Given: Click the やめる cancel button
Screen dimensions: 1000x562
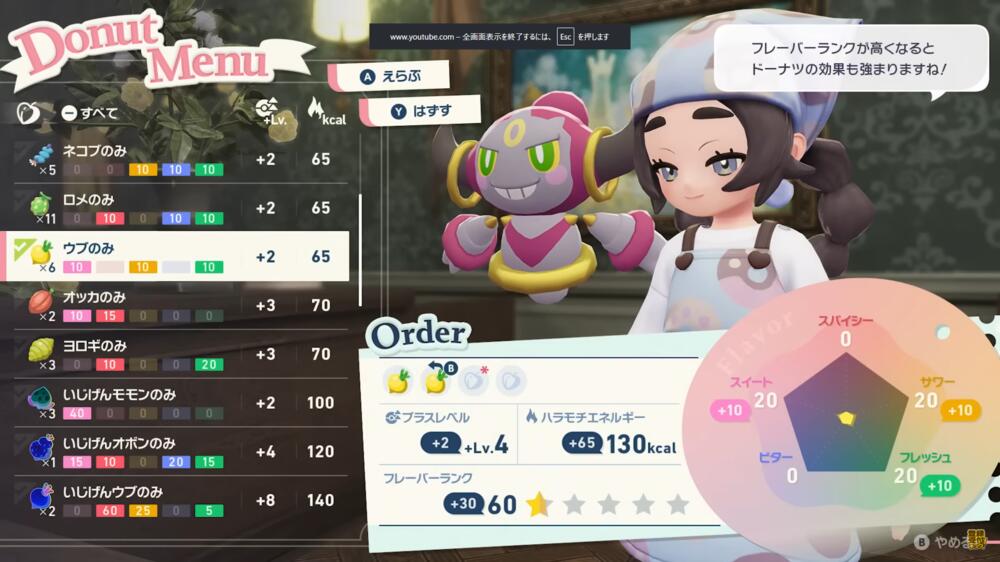Looking at the screenshot, I should (942, 542).
